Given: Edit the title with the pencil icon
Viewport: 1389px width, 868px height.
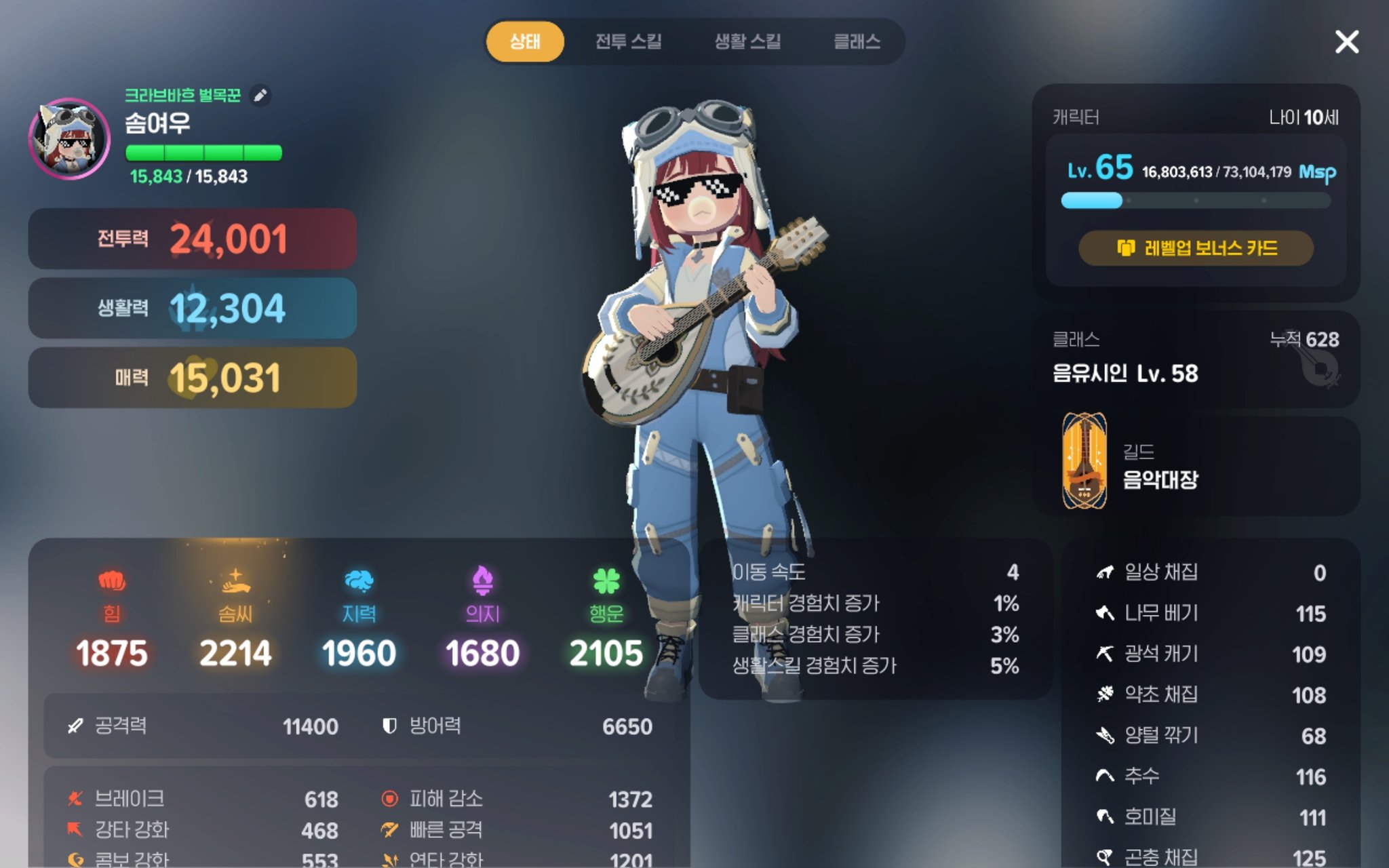Looking at the screenshot, I should coord(260,96).
